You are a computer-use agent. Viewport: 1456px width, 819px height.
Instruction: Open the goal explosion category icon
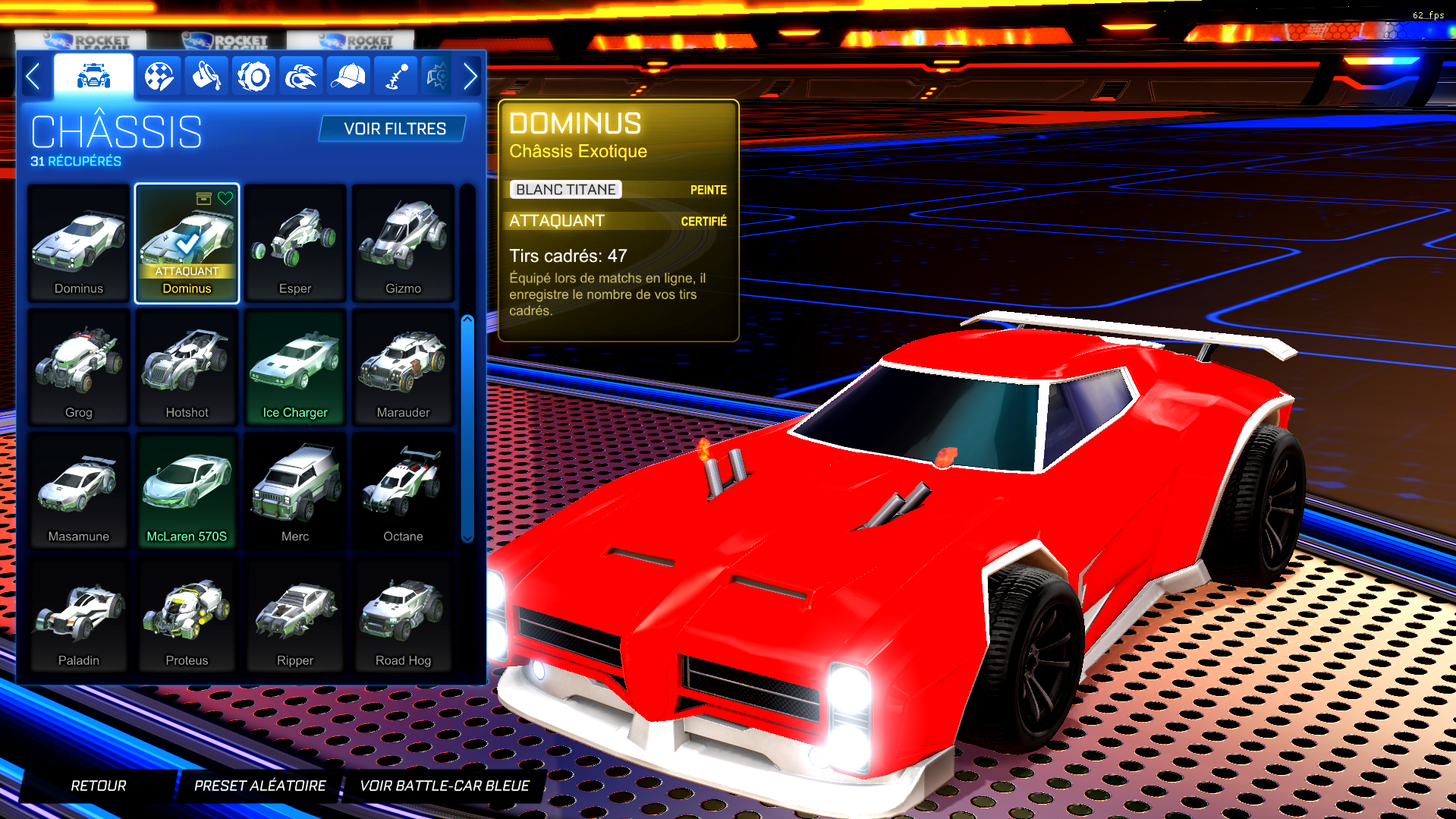pyautogui.click(x=436, y=76)
